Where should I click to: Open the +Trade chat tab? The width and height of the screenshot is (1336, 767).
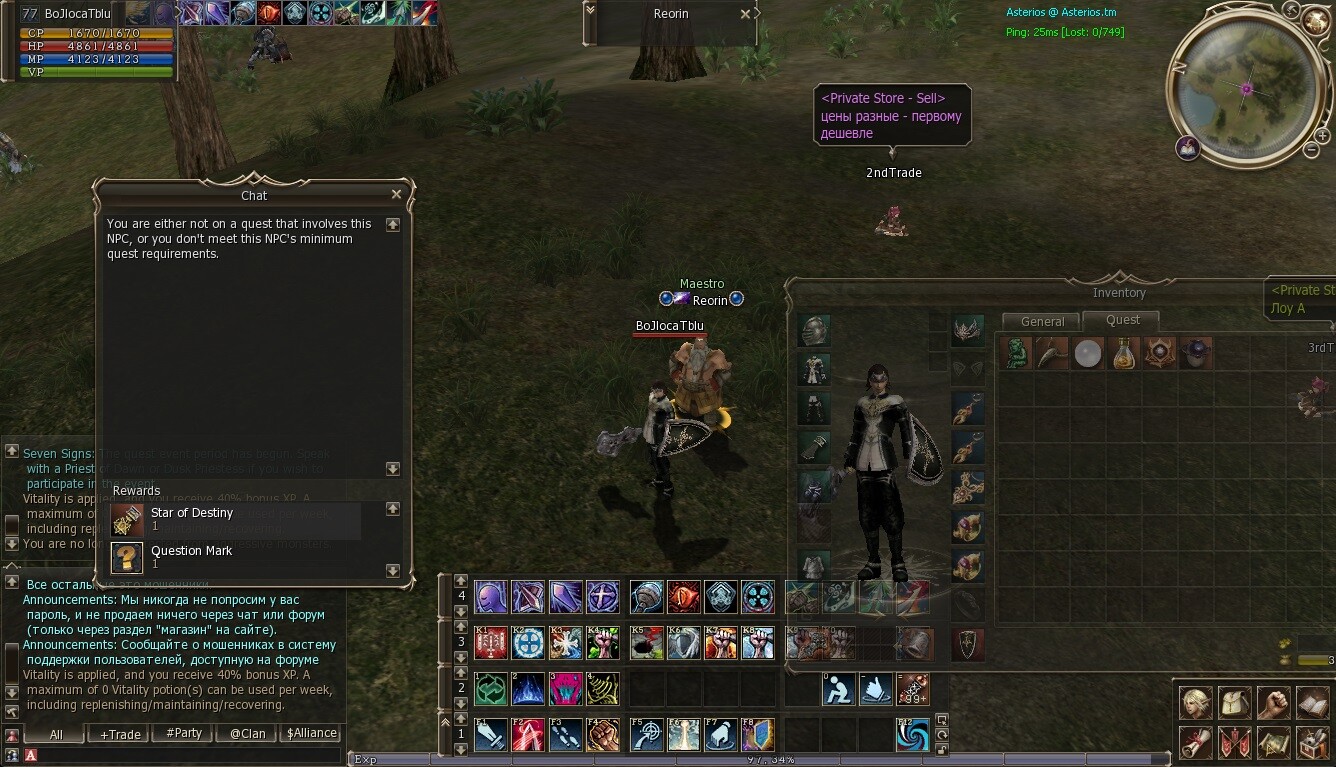120,734
